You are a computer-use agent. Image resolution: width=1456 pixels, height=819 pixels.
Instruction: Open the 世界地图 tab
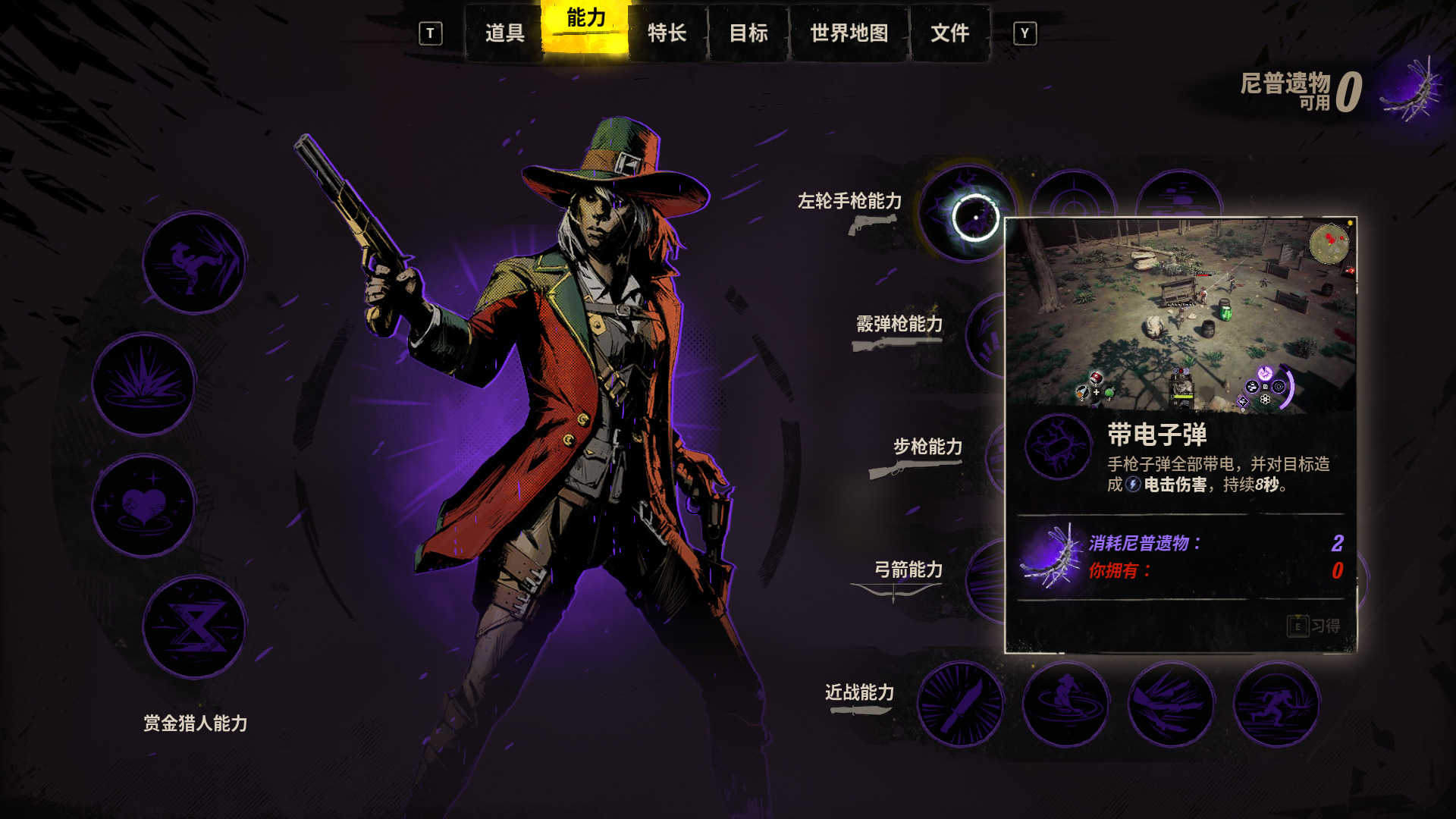pos(849,33)
